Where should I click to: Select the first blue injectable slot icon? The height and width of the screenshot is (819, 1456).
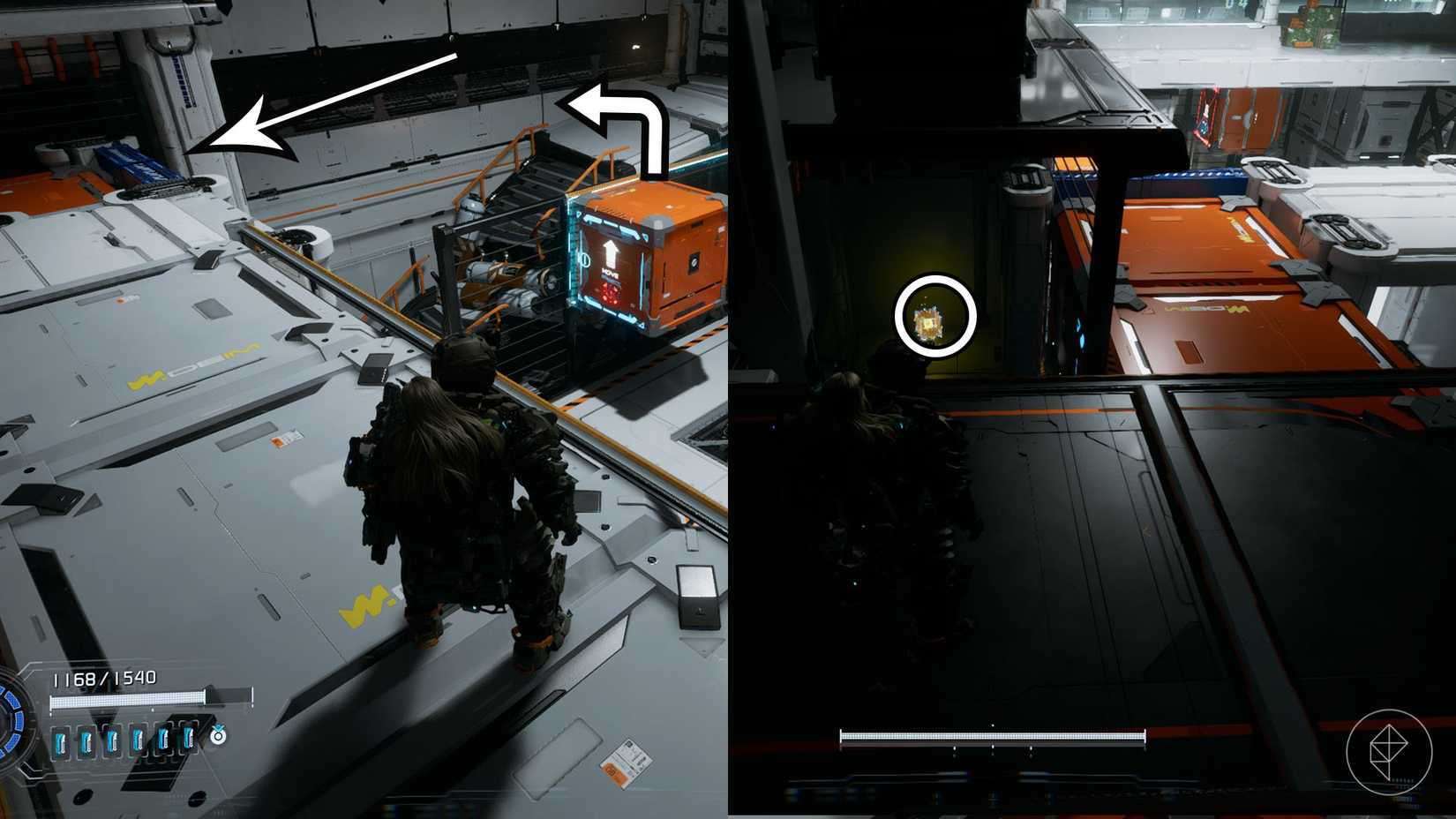[x=61, y=740]
